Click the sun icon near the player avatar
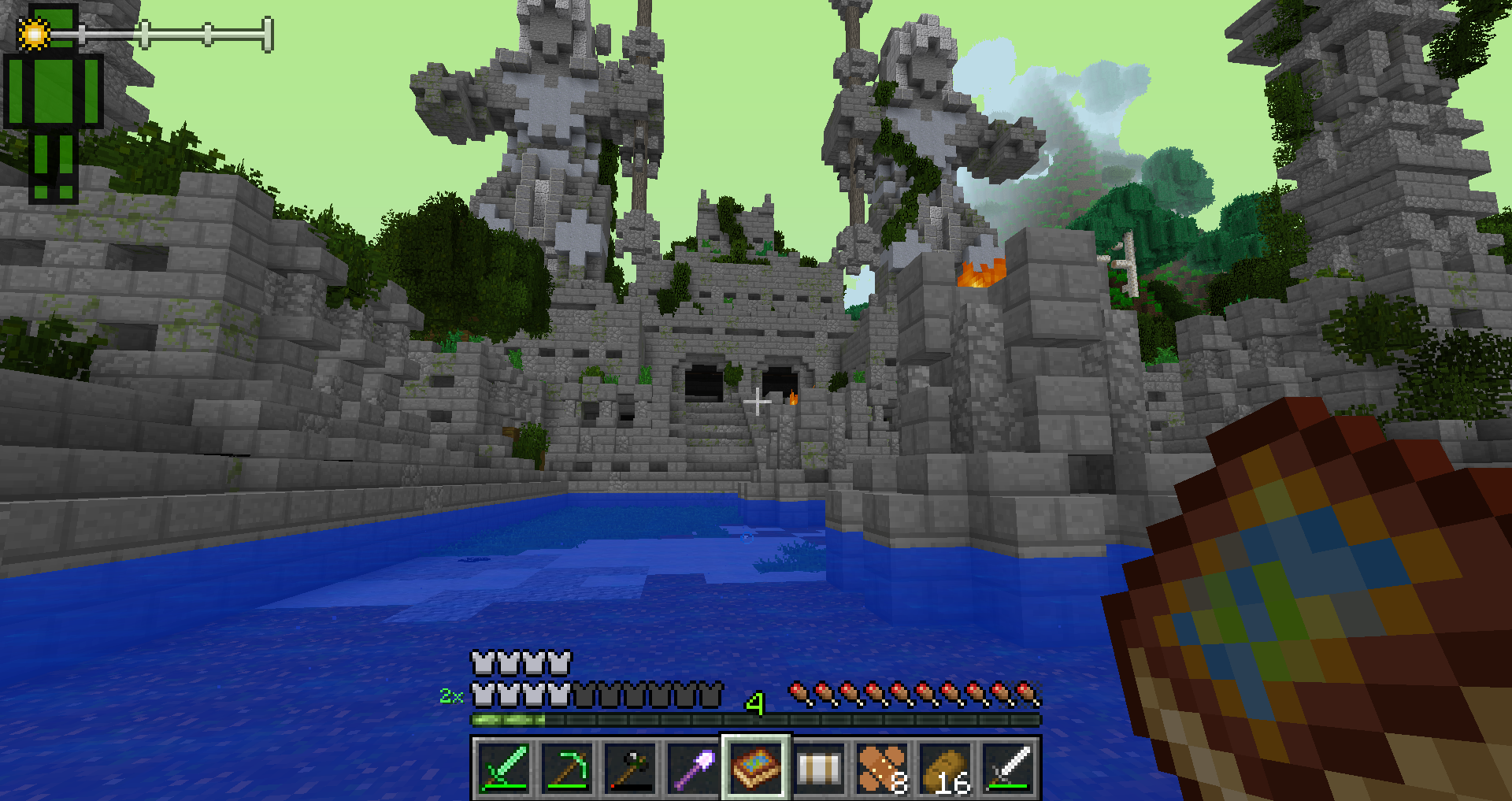 [x=33, y=33]
